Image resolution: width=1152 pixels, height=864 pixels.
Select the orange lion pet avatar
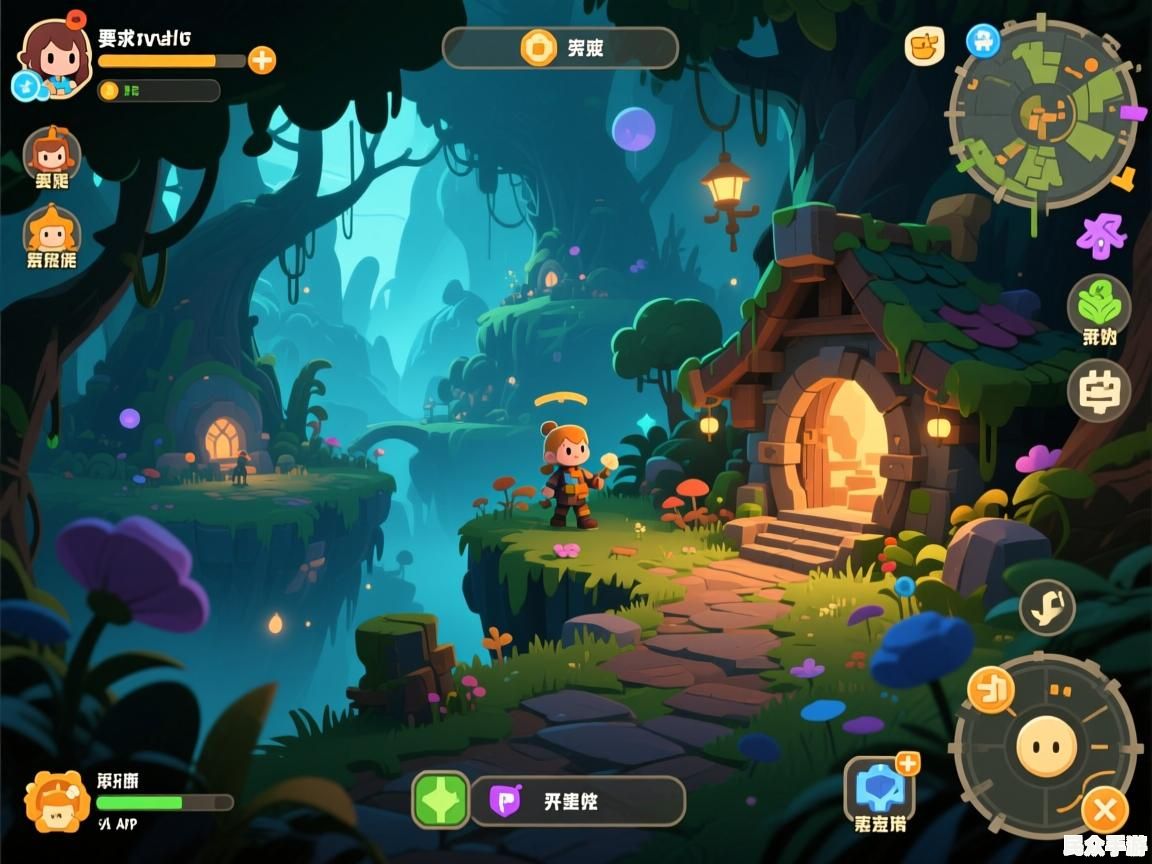pyautogui.click(x=56, y=801)
